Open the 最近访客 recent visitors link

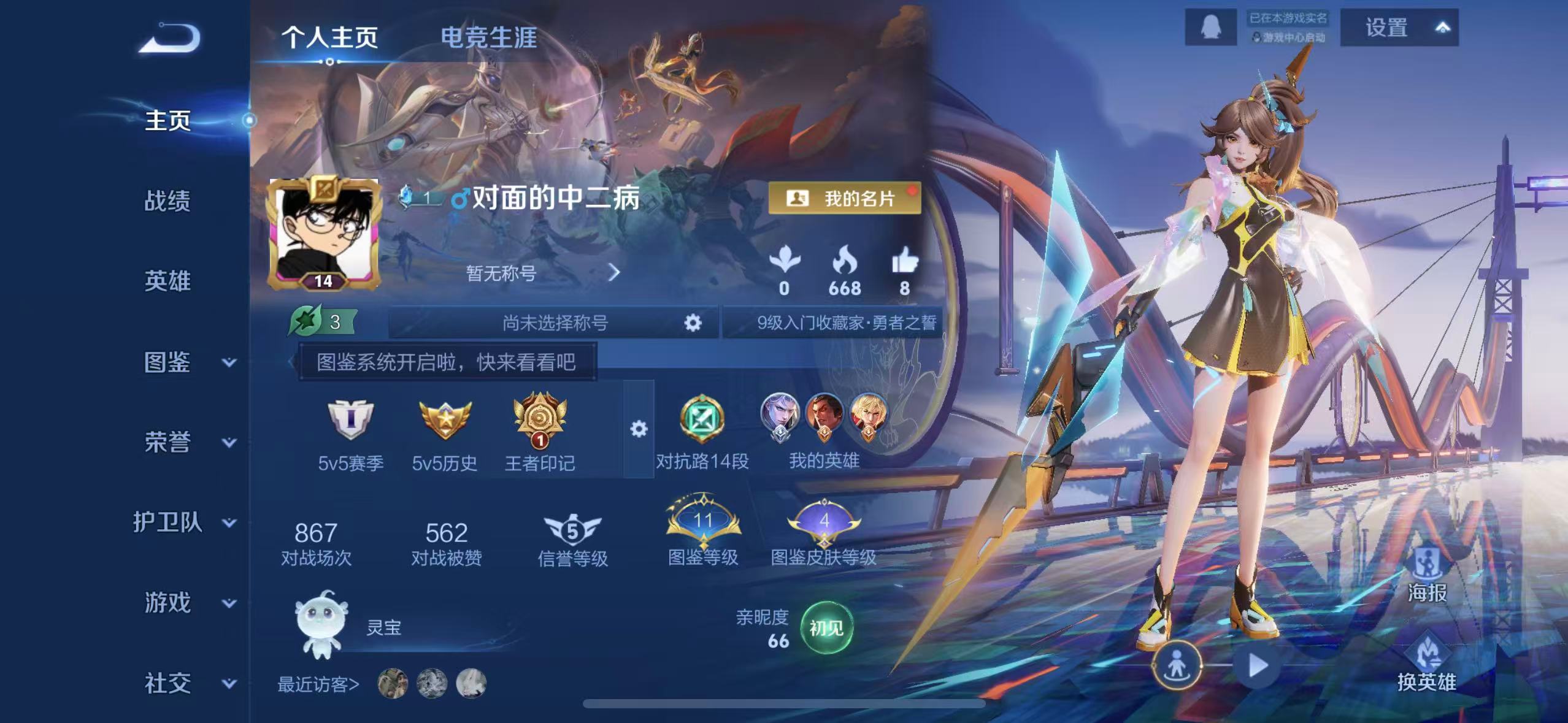click(x=319, y=686)
